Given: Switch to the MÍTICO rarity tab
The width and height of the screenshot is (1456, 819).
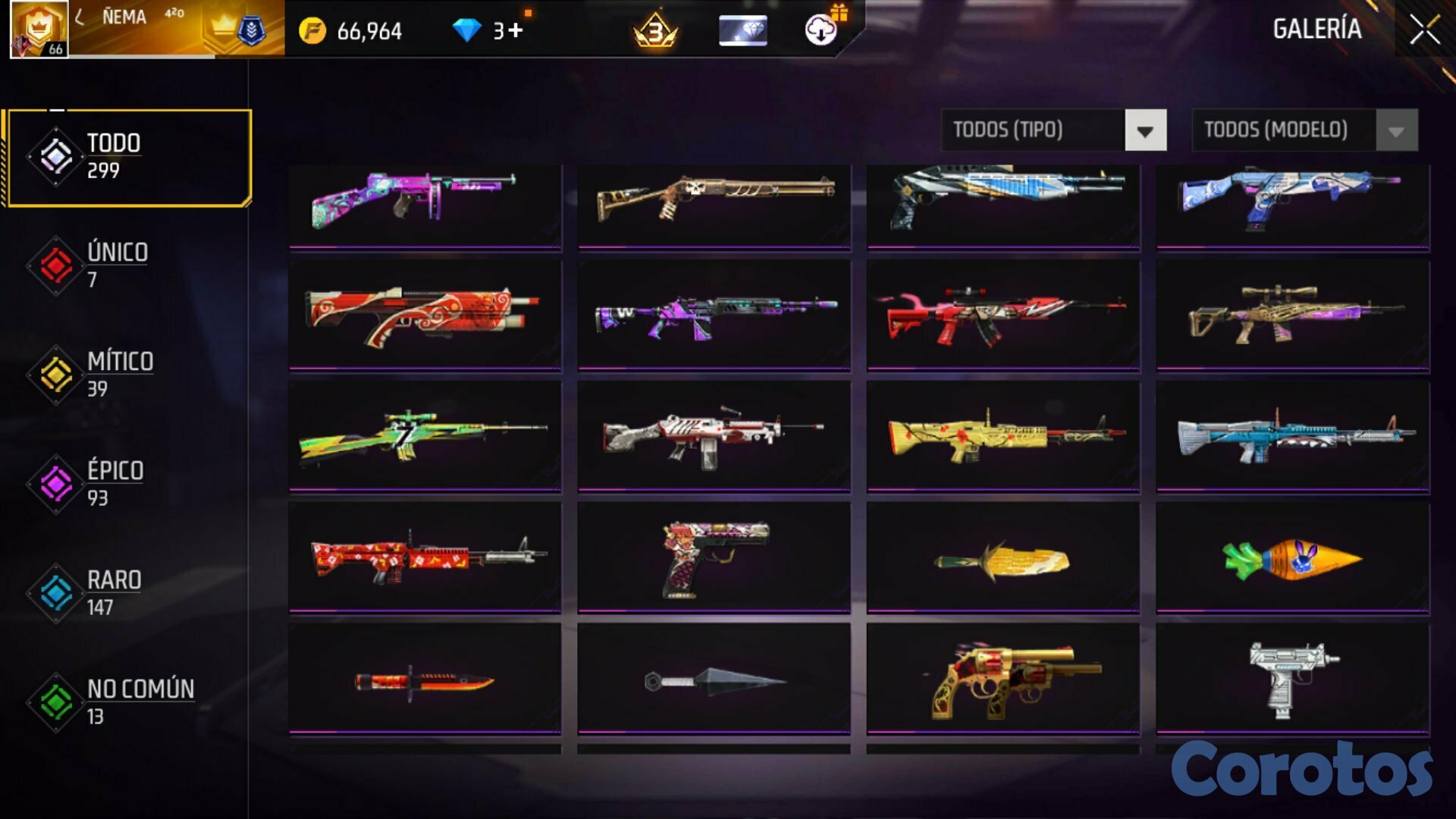Looking at the screenshot, I should coord(120,374).
